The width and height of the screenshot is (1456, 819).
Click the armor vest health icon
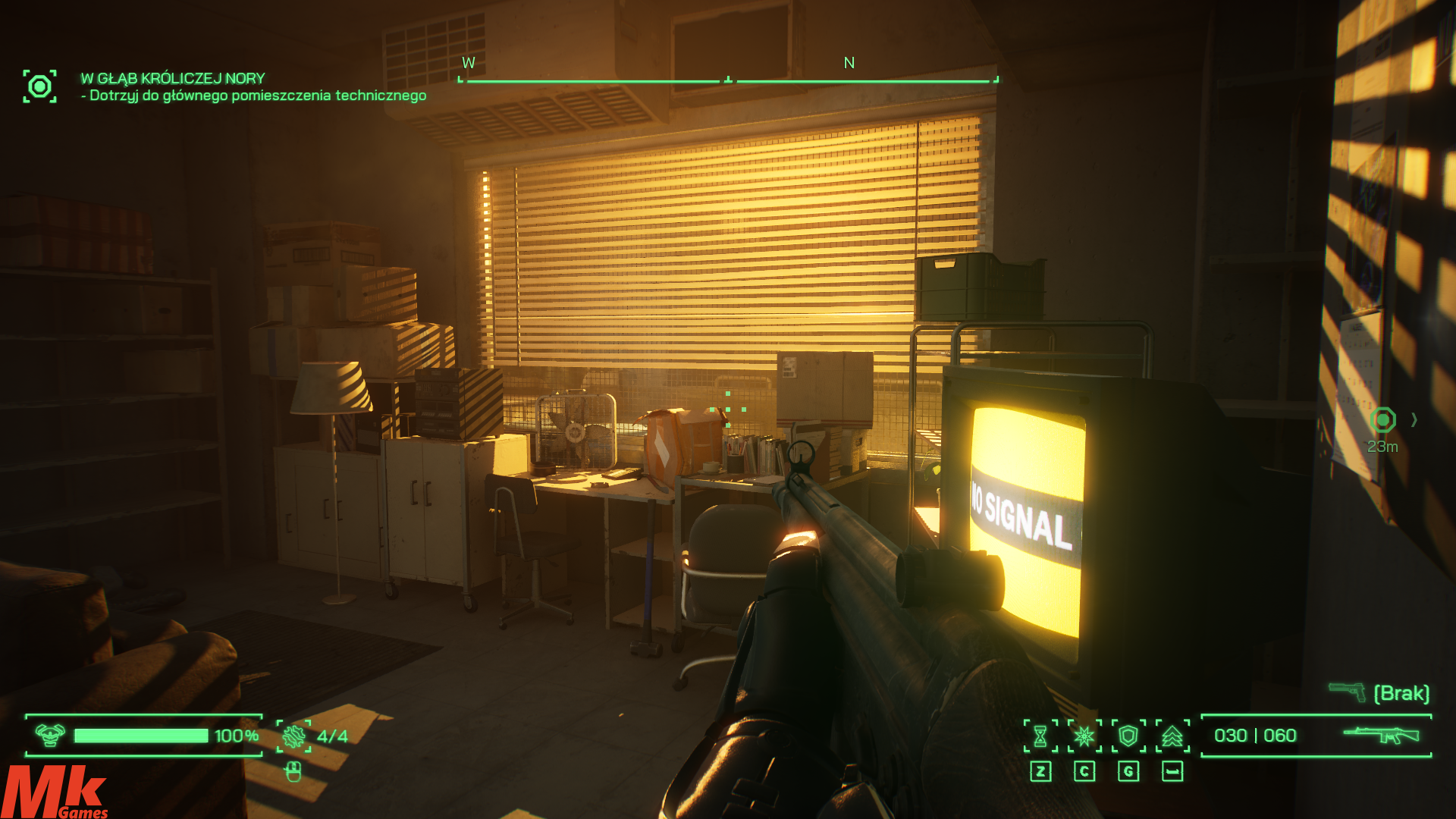click(x=50, y=735)
